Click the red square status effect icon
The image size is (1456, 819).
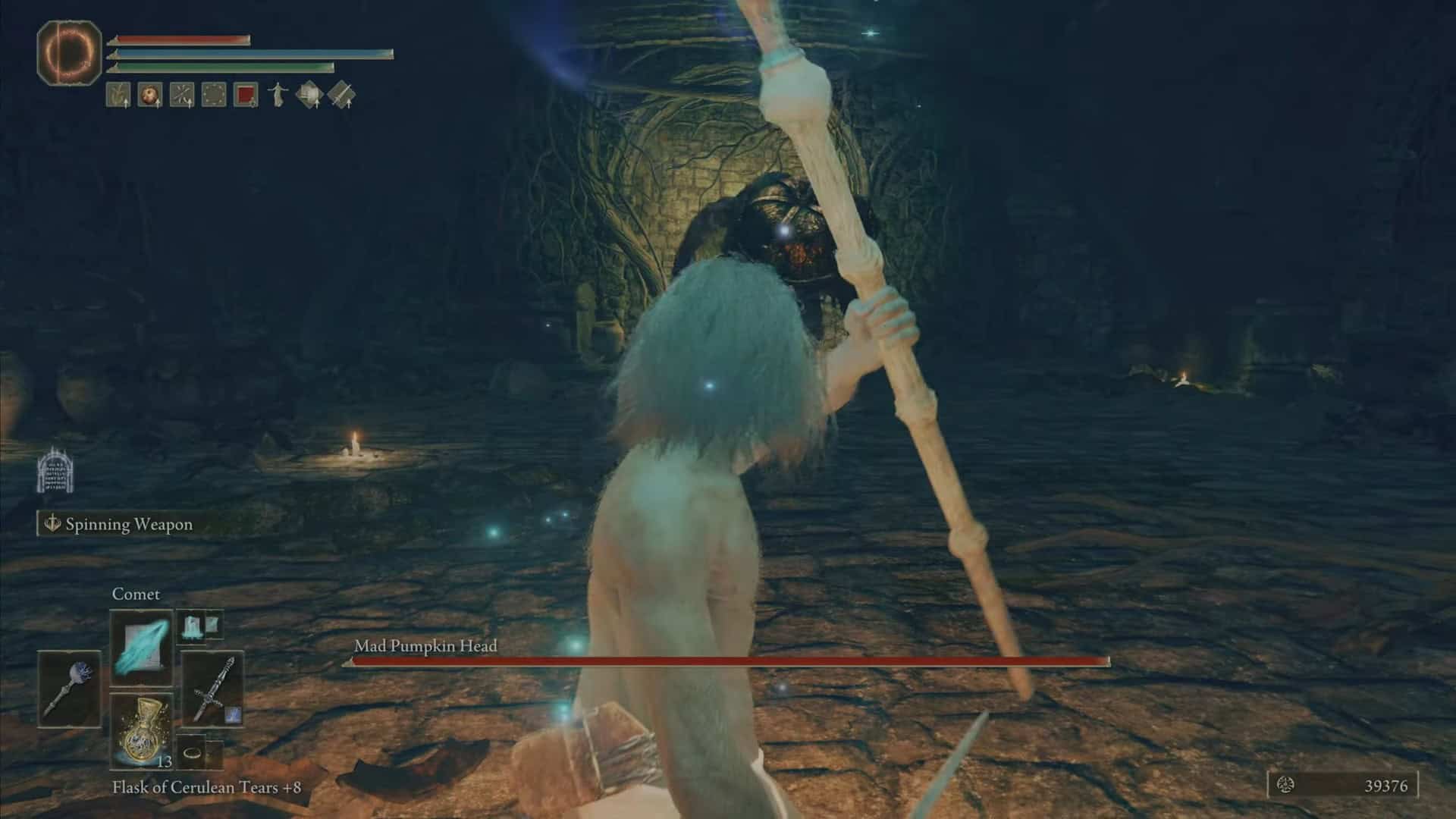point(246,96)
